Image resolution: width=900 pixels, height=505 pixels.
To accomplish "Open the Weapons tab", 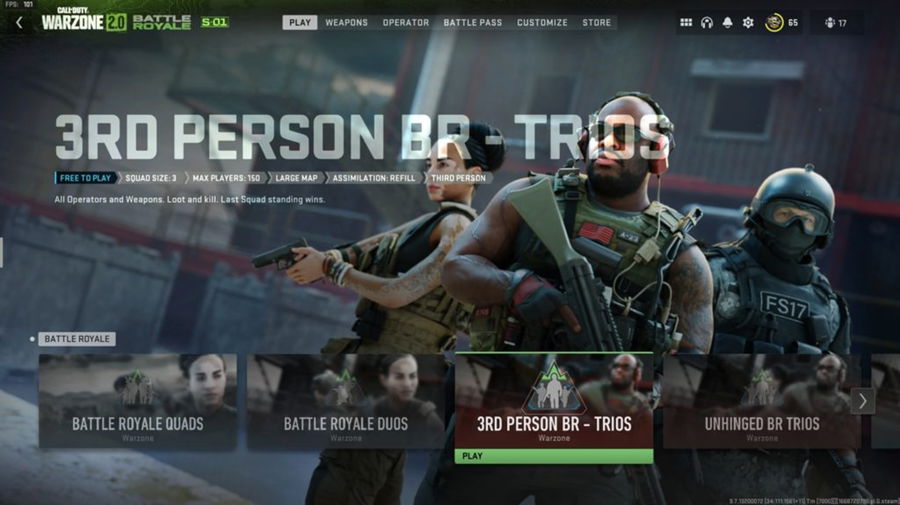I will click(346, 22).
